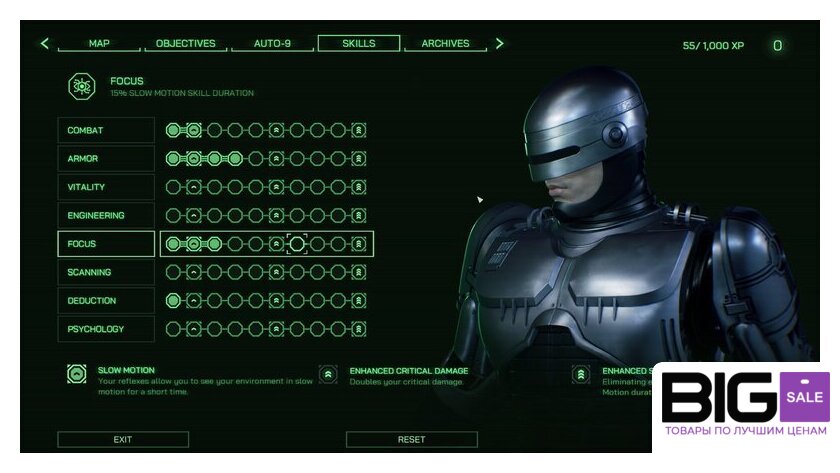The image size is (840, 473).
Task: Open the BIG Sale advertisement
Action: point(745,406)
